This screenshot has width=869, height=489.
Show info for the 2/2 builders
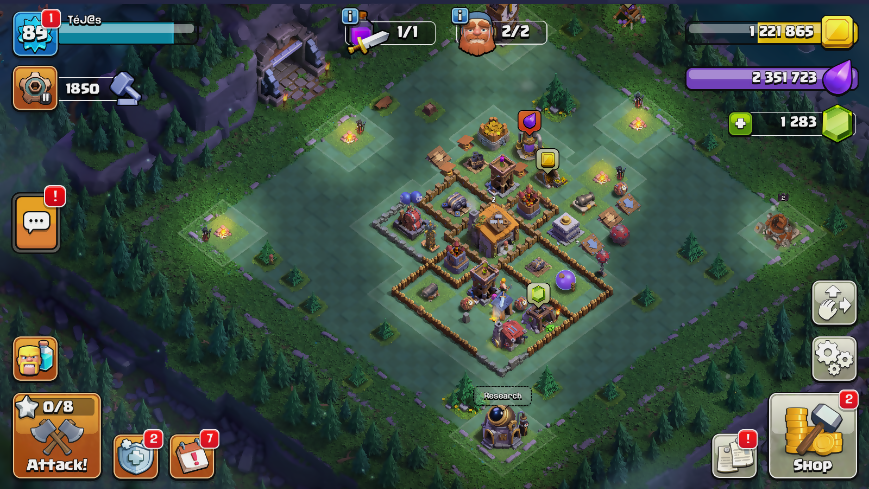[460, 16]
